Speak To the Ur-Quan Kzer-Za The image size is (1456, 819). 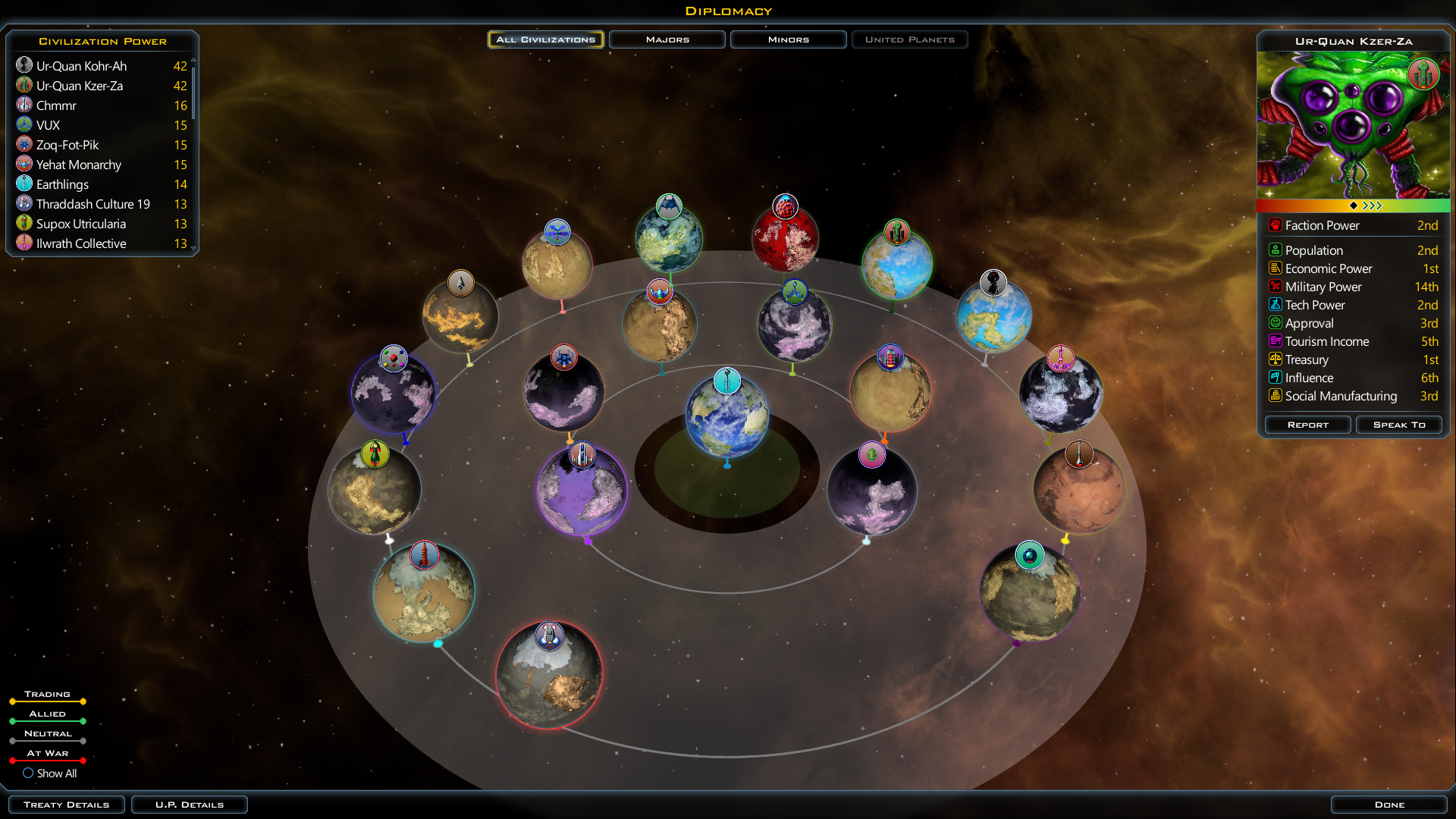click(1399, 425)
